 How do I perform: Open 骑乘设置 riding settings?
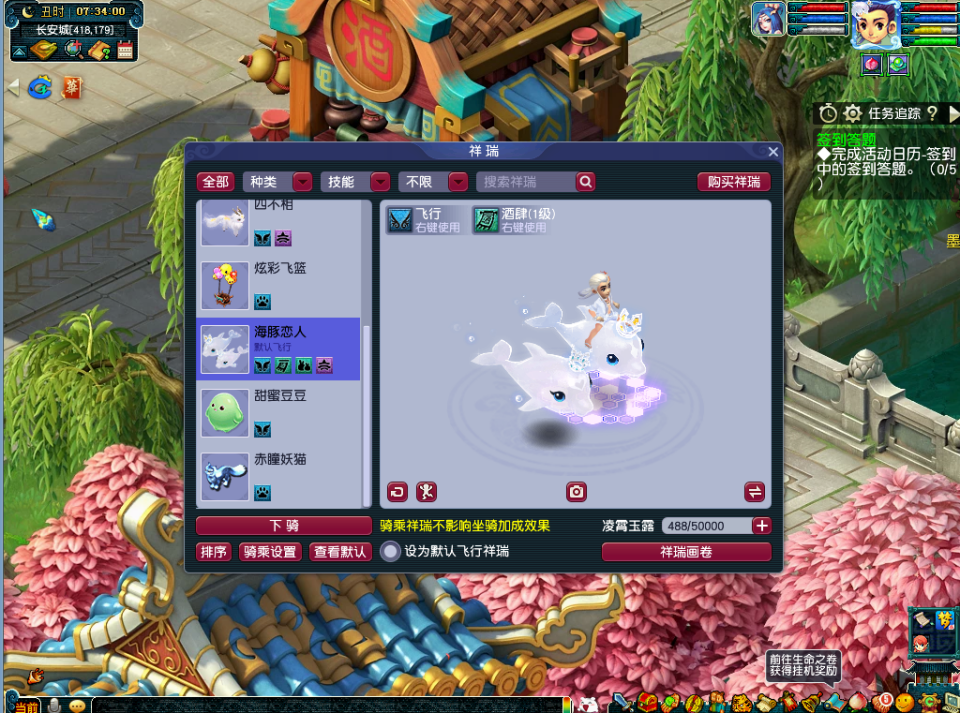[x=269, y=552]
